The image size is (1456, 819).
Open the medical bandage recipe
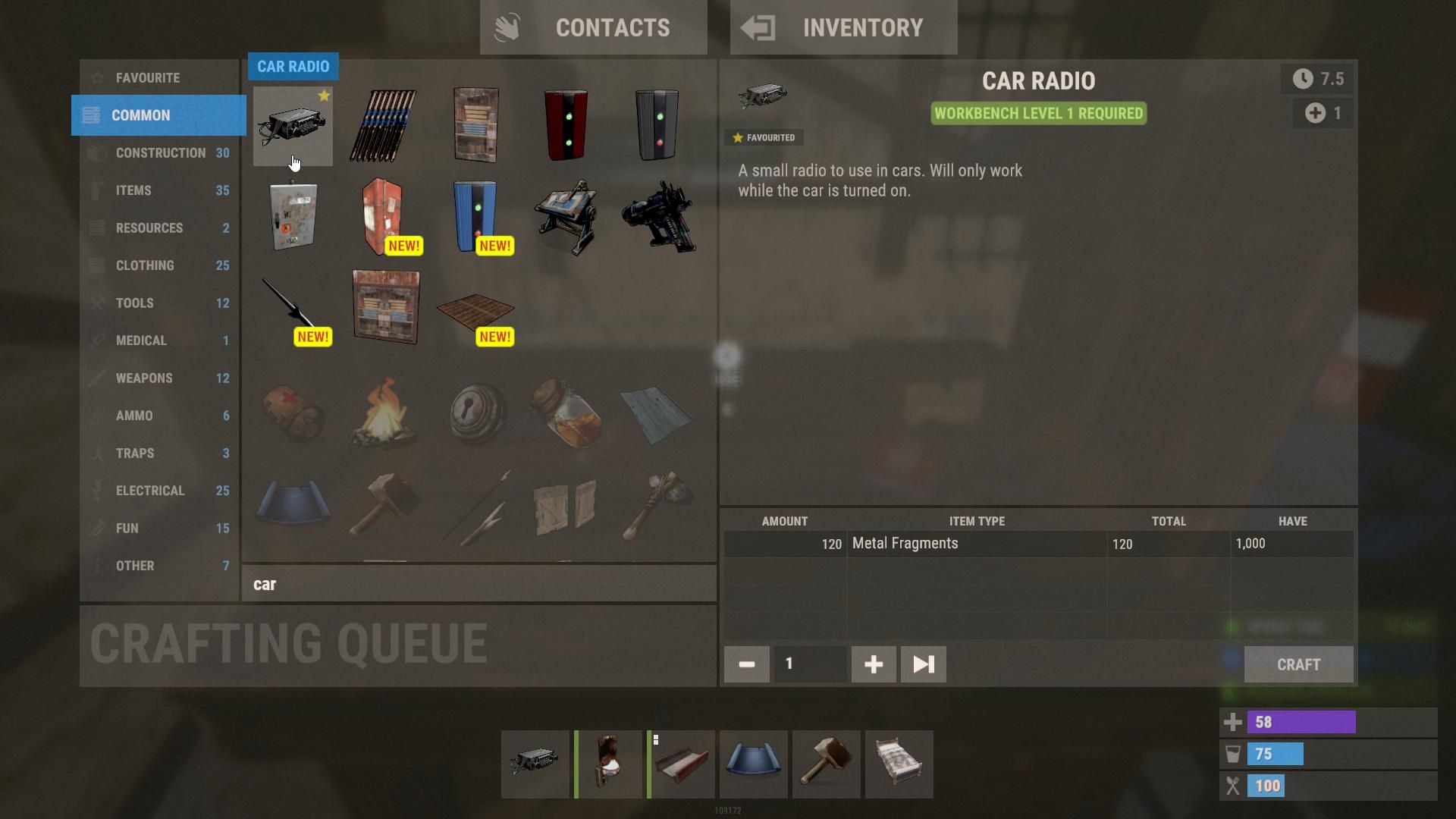293,413
